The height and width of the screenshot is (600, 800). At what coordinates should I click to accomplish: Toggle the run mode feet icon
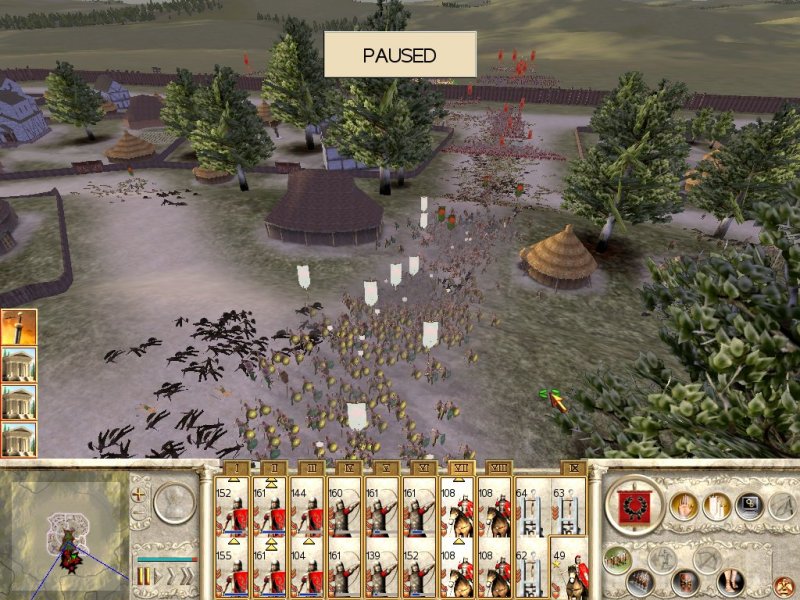point(731,580)
